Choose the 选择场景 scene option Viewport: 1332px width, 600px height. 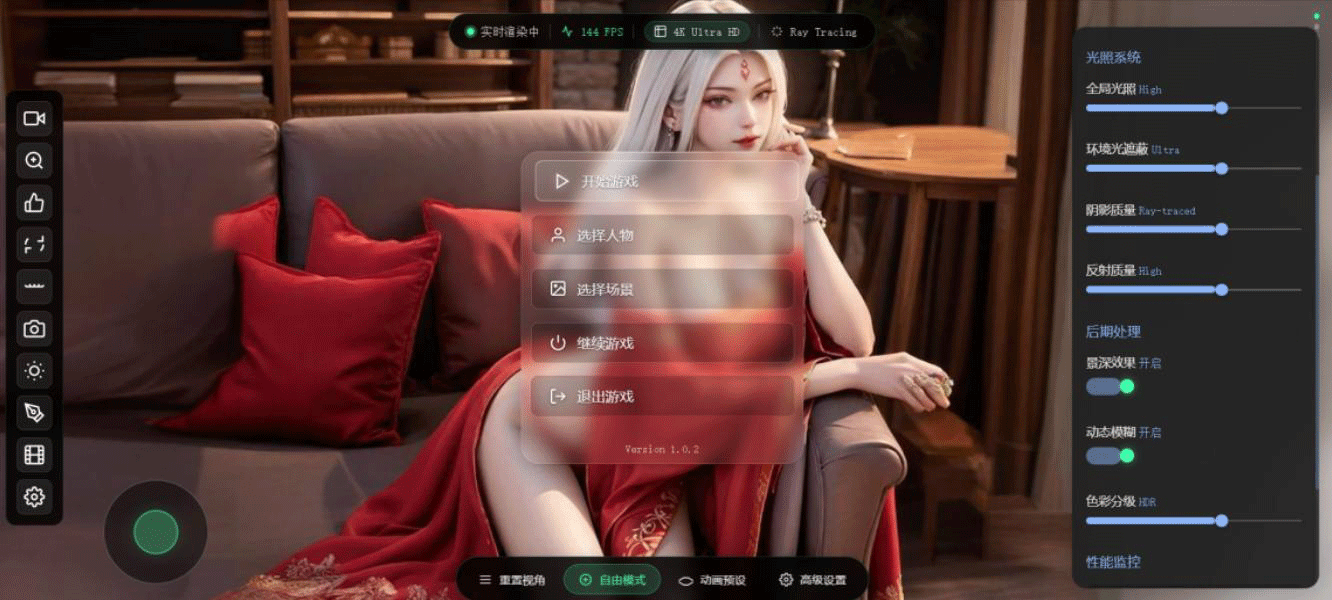point(662,289)
